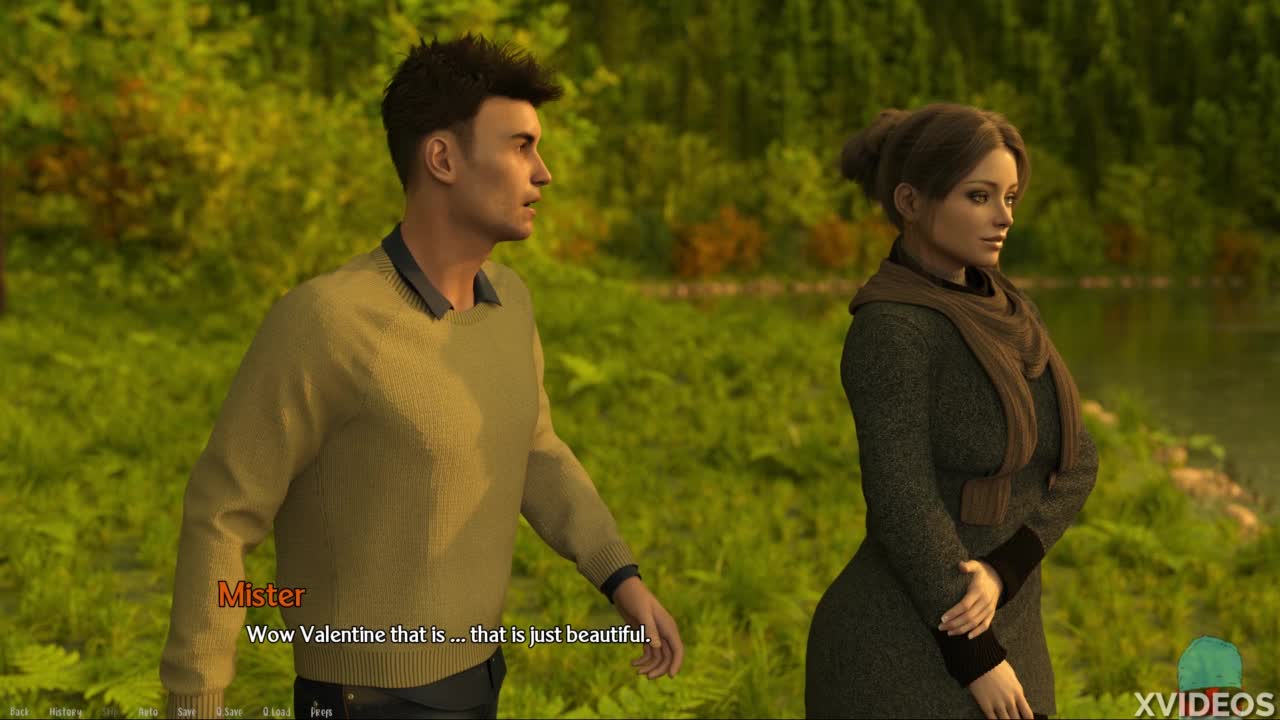Open the dialogue History log
This screenshot has height=720, width=1280.
pos(65,712)
